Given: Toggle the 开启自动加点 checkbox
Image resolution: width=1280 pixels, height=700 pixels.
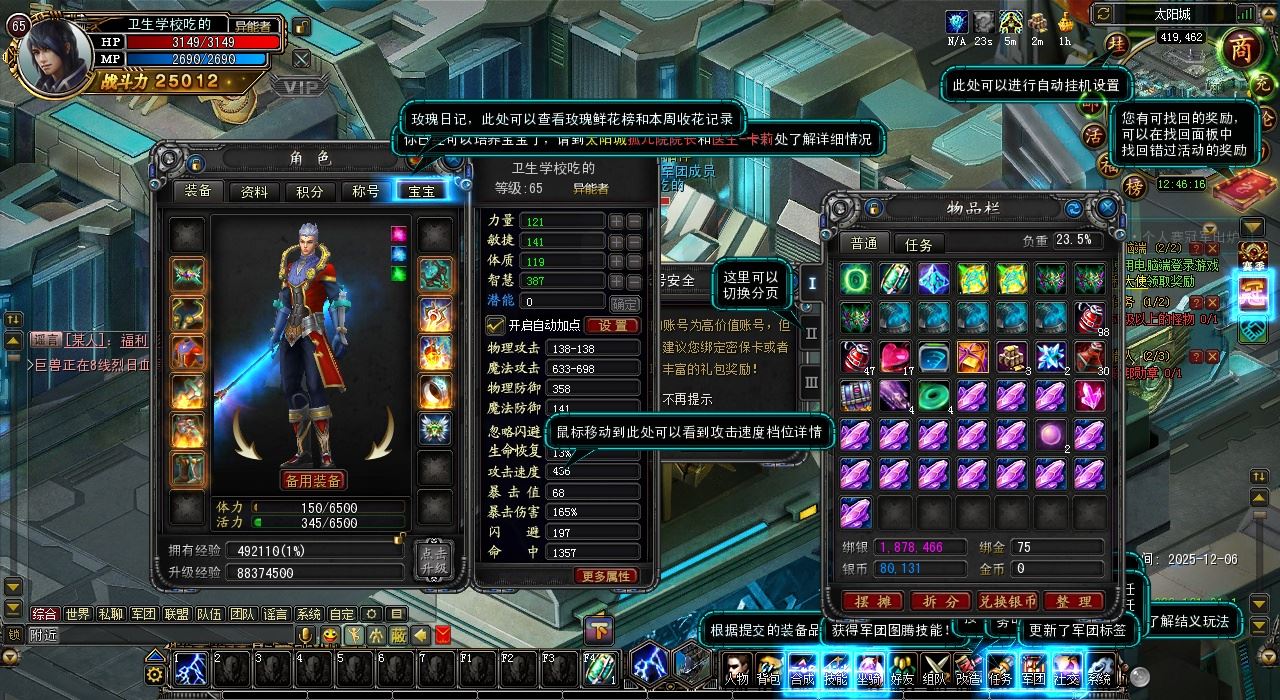Looking at the screenshot, I should click(x=495, y=325).
